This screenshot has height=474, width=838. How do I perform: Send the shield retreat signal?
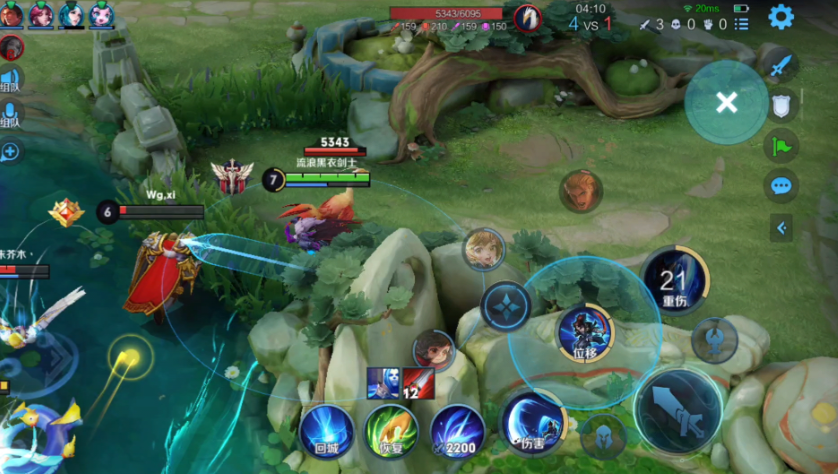click(781, 105)
